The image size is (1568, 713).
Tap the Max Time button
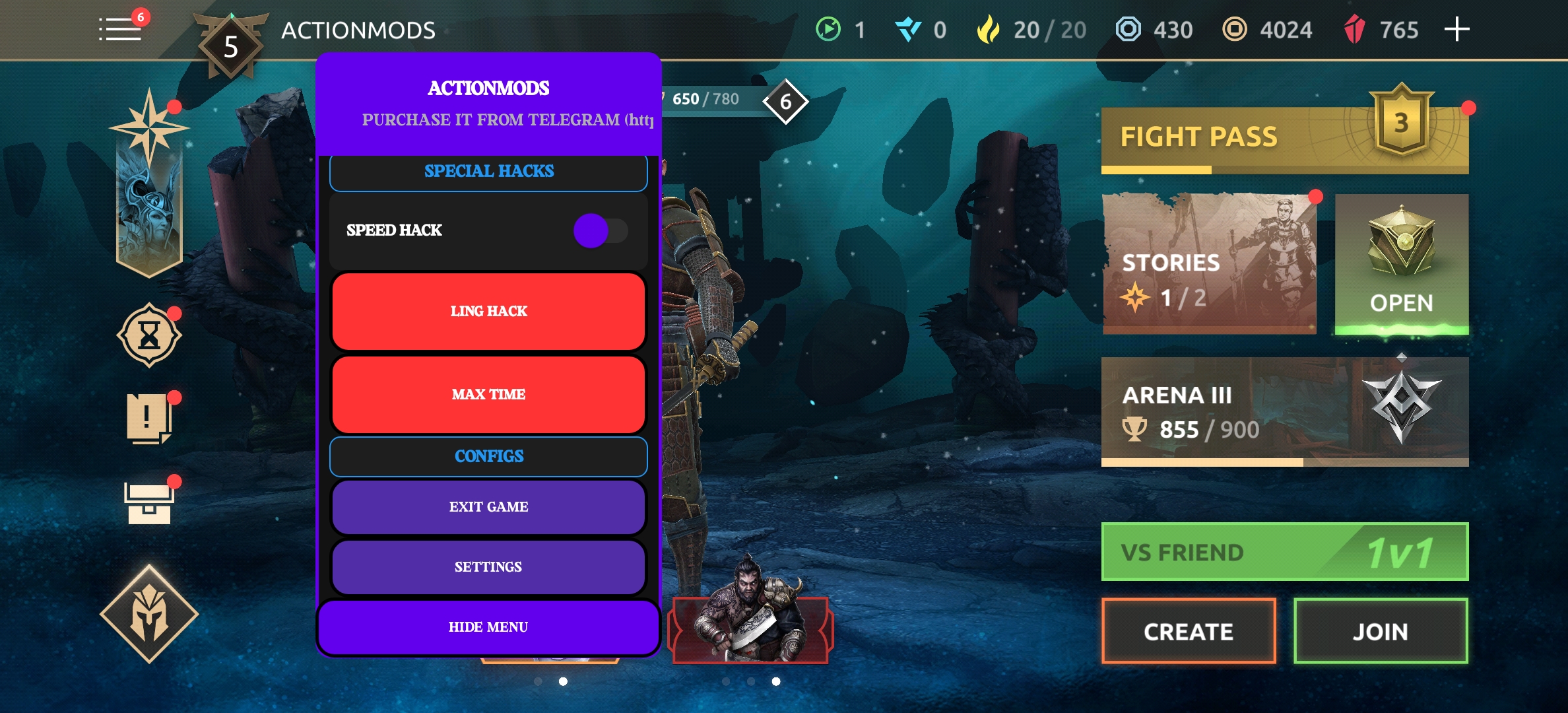click(488, 394)
